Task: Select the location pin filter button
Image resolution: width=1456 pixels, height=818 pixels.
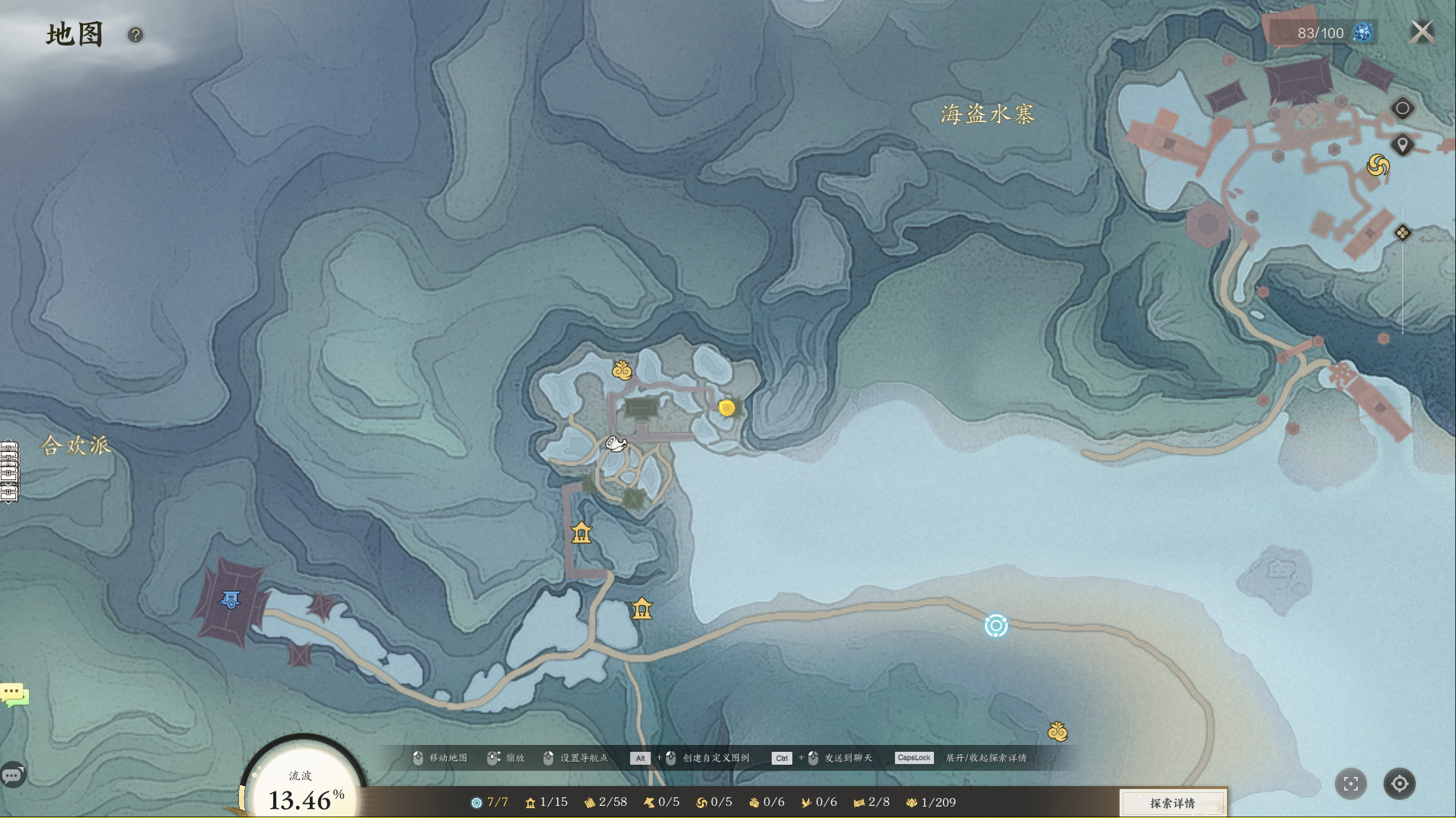Action: [1402, 145]
